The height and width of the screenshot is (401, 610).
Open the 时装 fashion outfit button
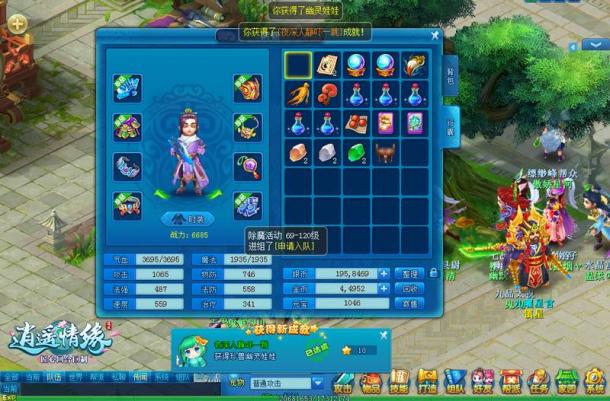pos(188,219)
